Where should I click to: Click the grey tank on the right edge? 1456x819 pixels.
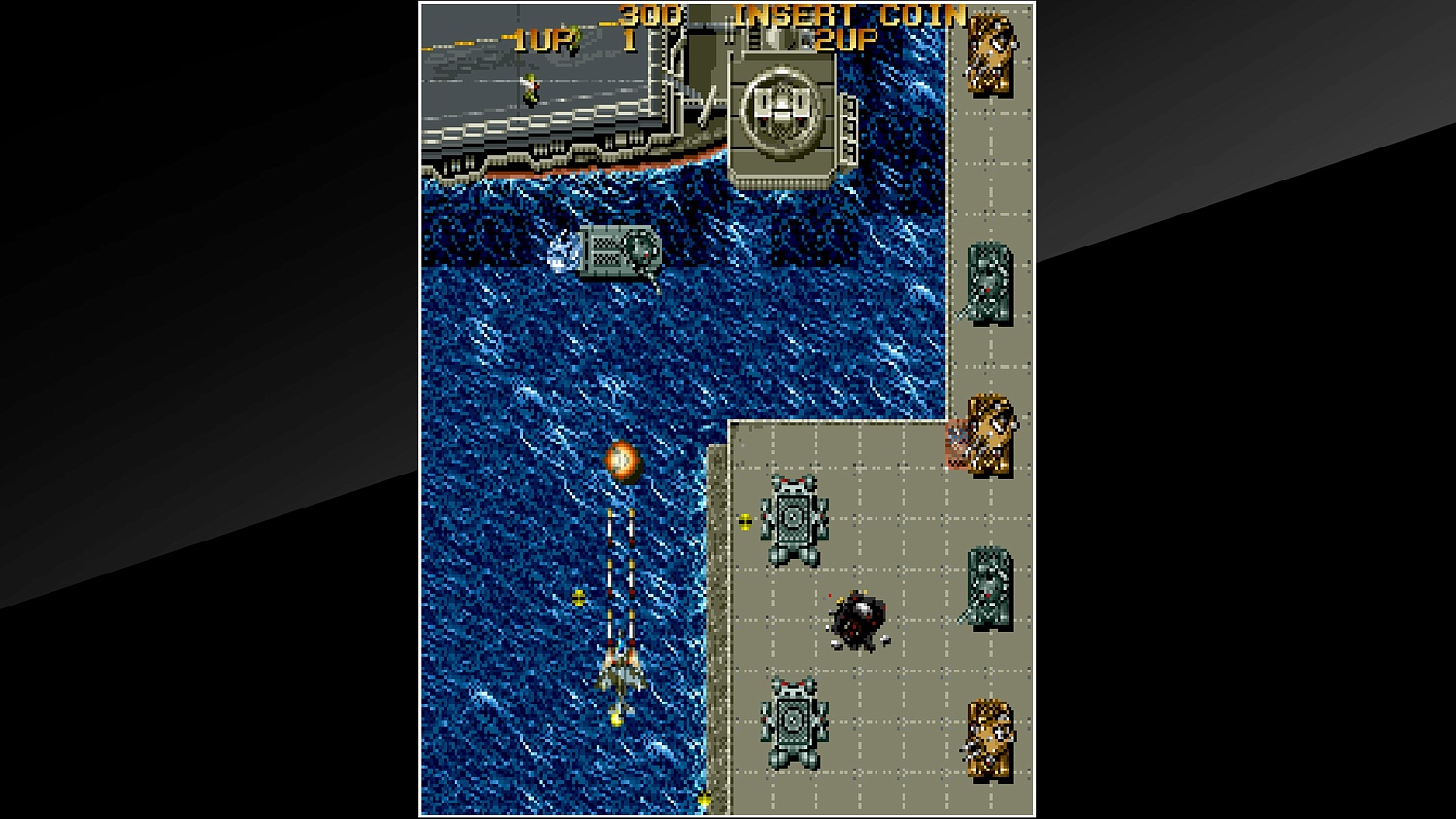click(x=990, y=281)
